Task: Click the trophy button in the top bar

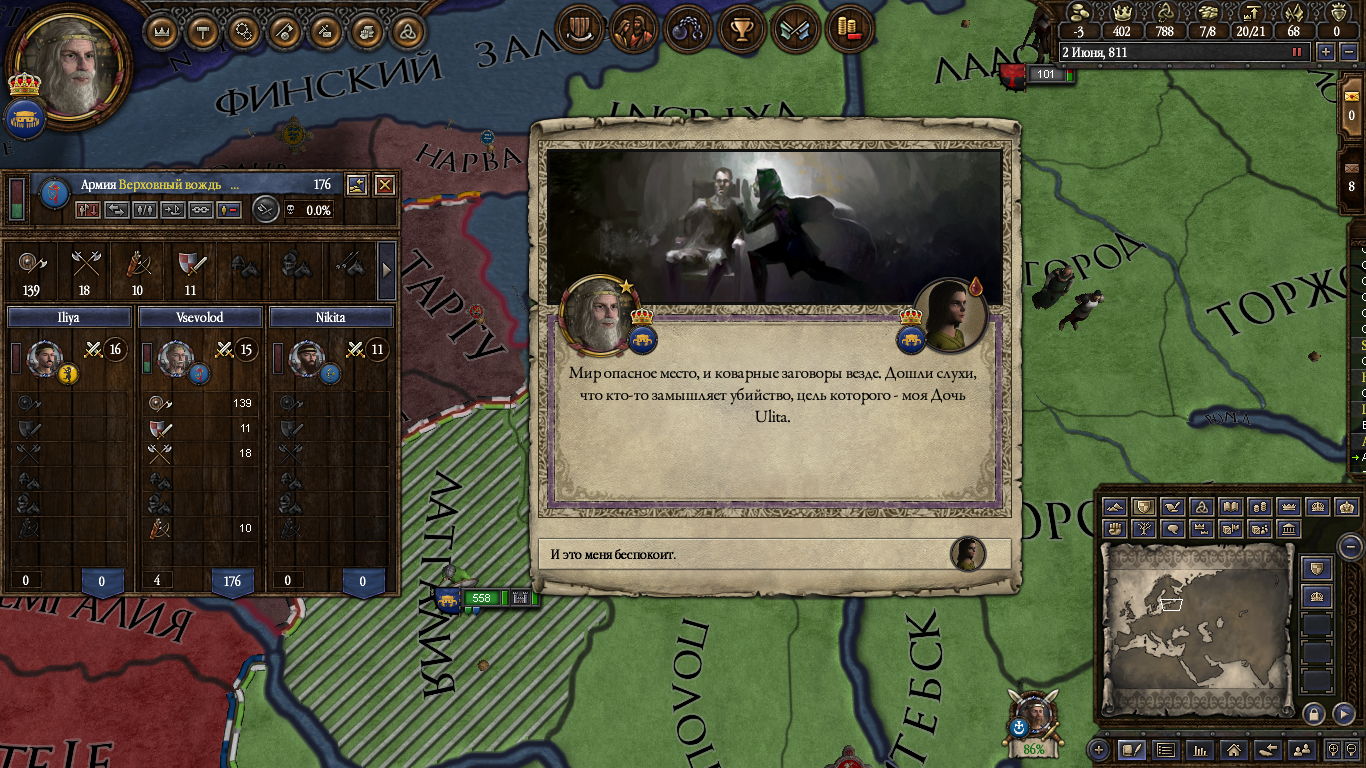Action: pos(741,30)
